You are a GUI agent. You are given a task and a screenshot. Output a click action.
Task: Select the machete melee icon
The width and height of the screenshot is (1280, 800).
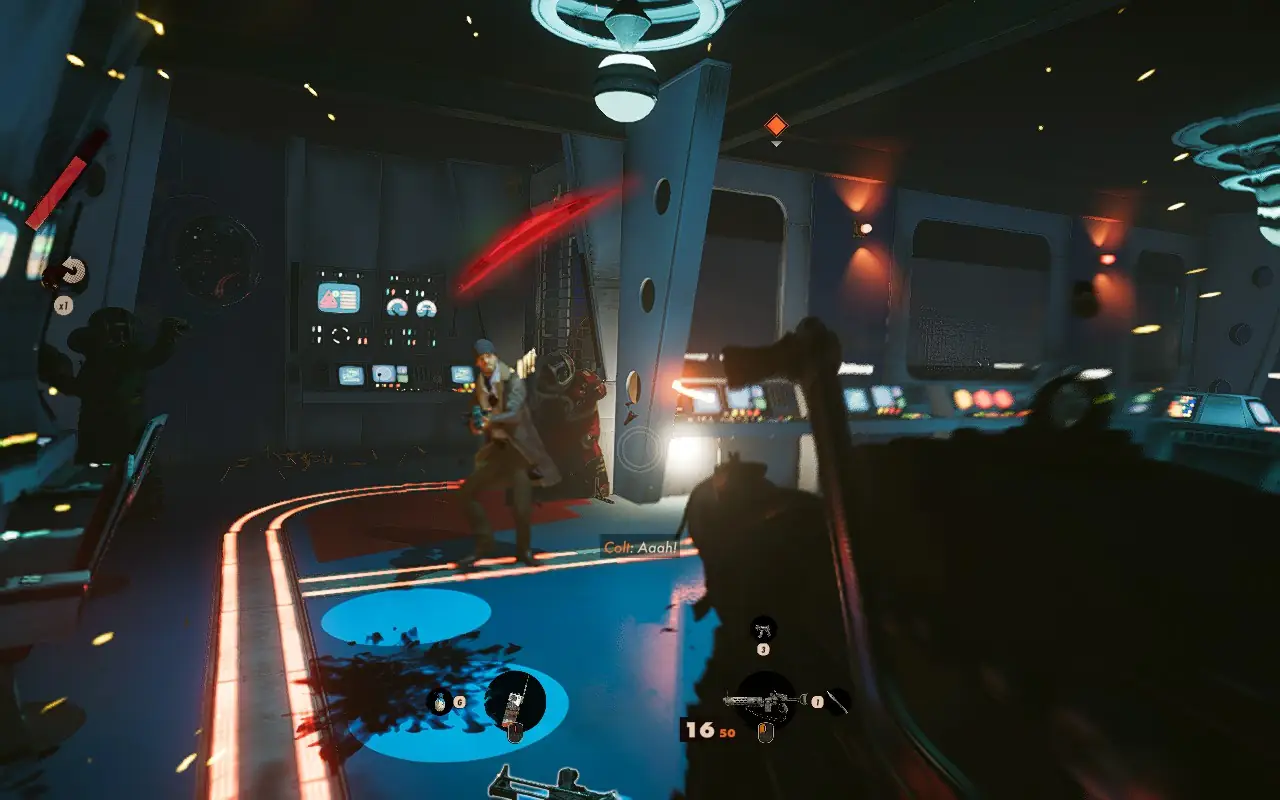point(839,702)
